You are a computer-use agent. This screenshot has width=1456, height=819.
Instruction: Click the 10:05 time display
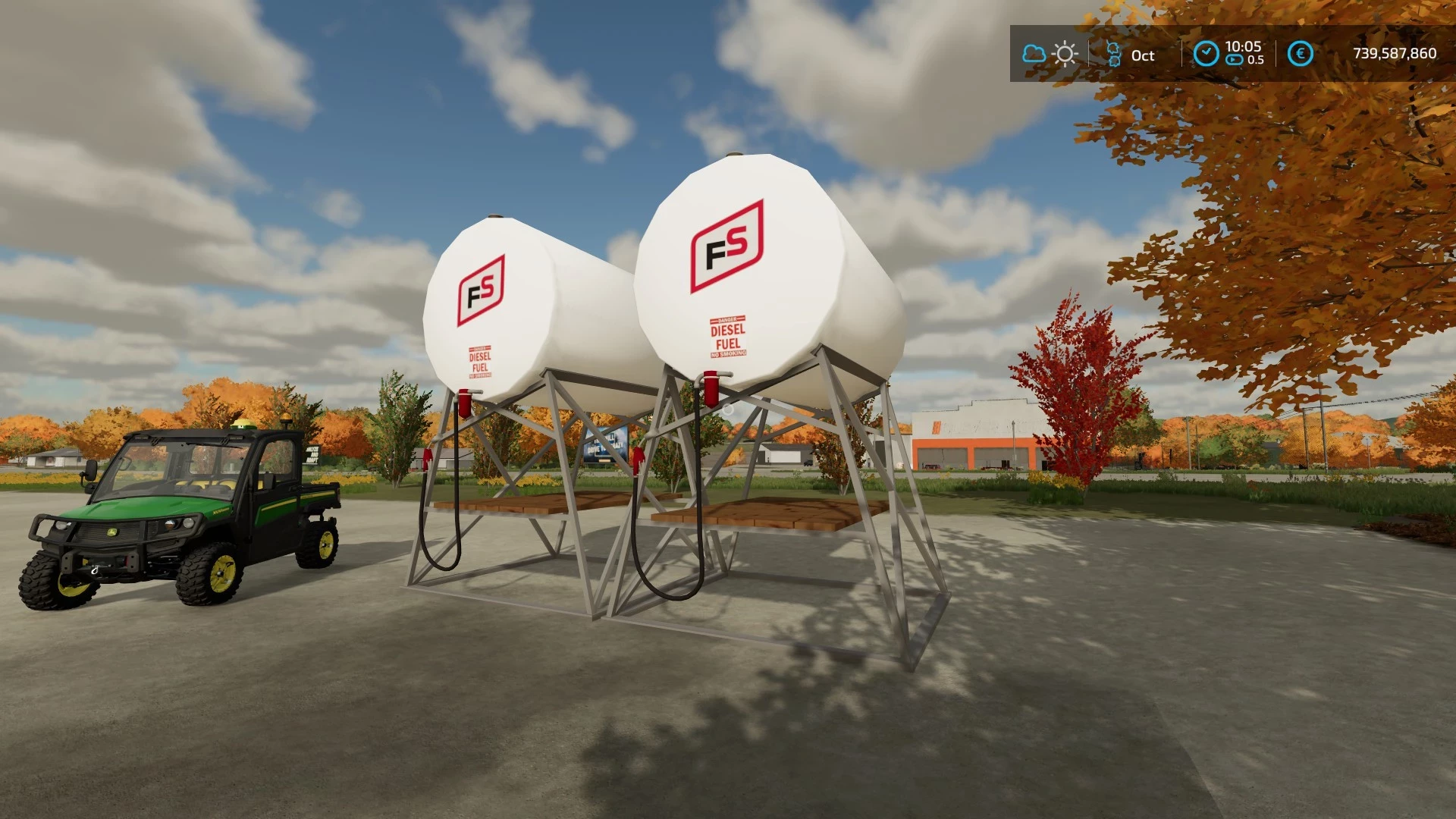coord(1244,46)
